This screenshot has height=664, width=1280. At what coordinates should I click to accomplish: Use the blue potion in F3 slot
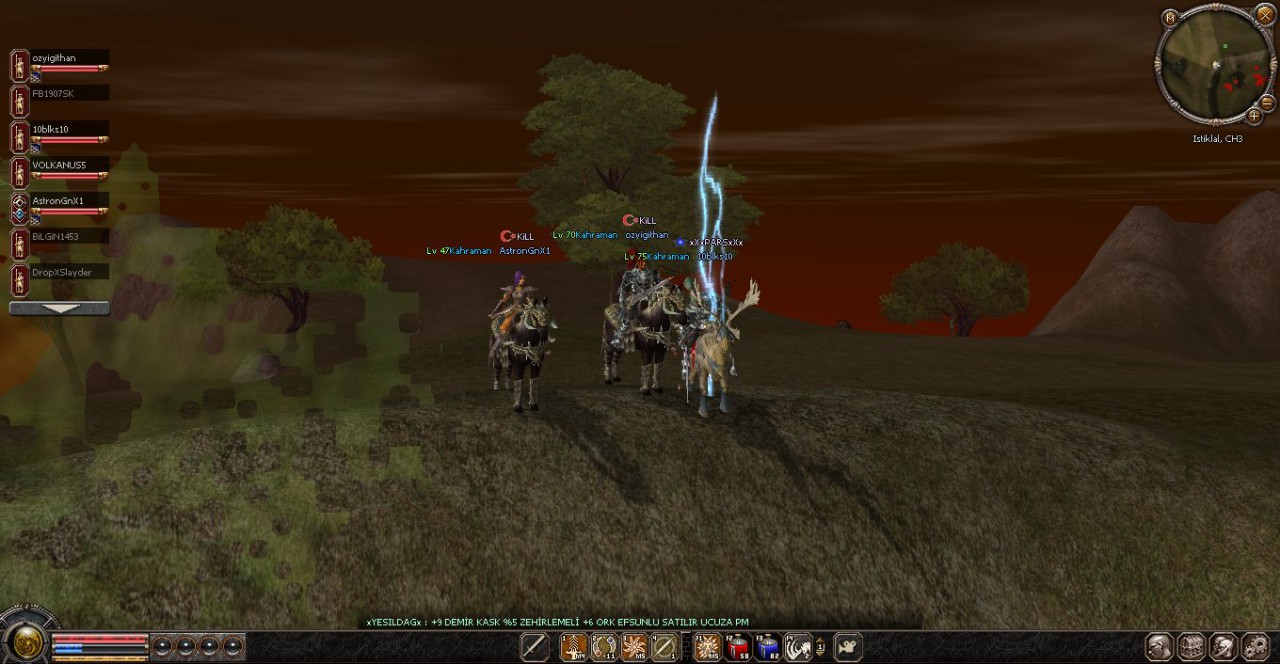767,648
